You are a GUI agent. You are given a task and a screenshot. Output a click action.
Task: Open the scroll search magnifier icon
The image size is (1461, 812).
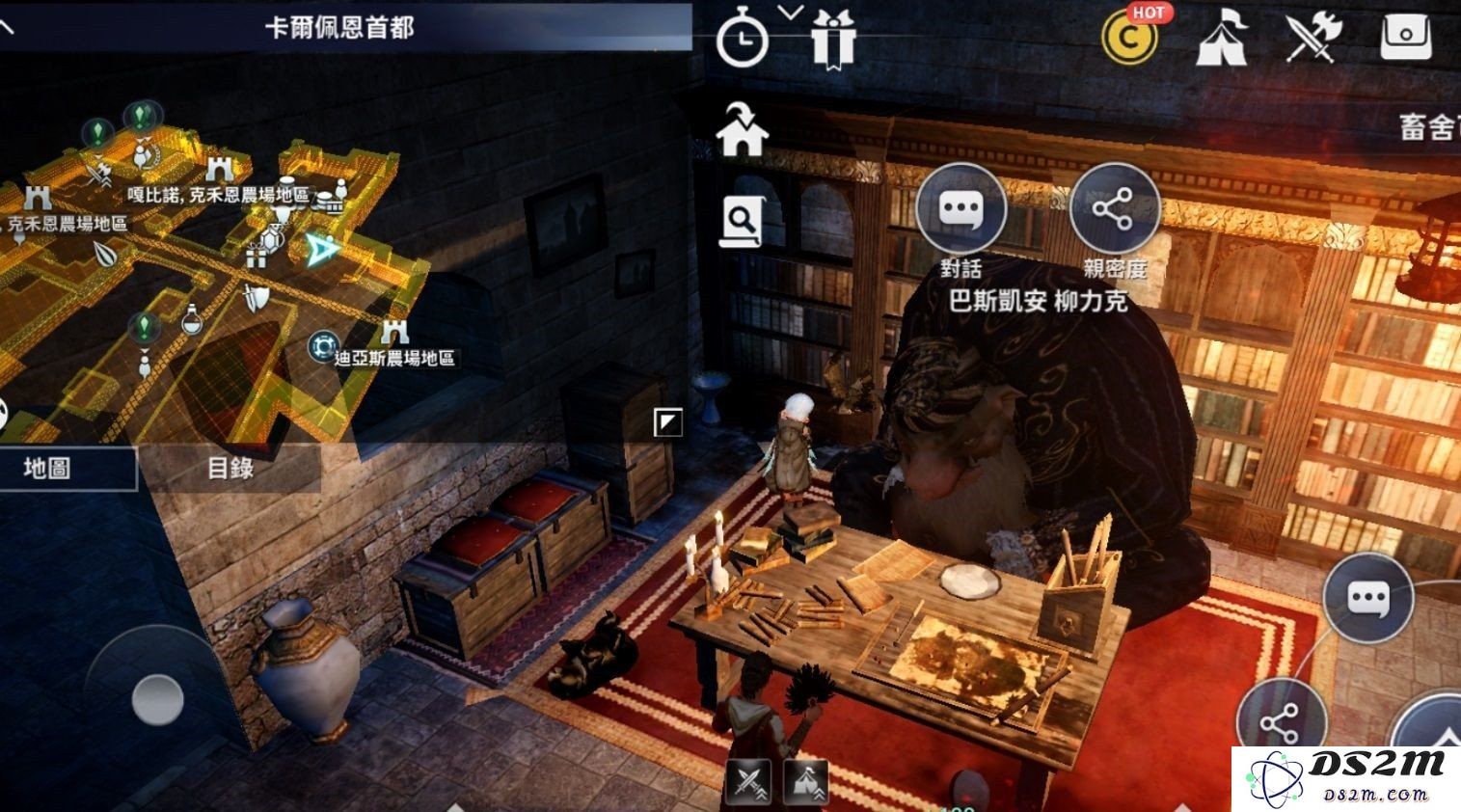point(741,222)
